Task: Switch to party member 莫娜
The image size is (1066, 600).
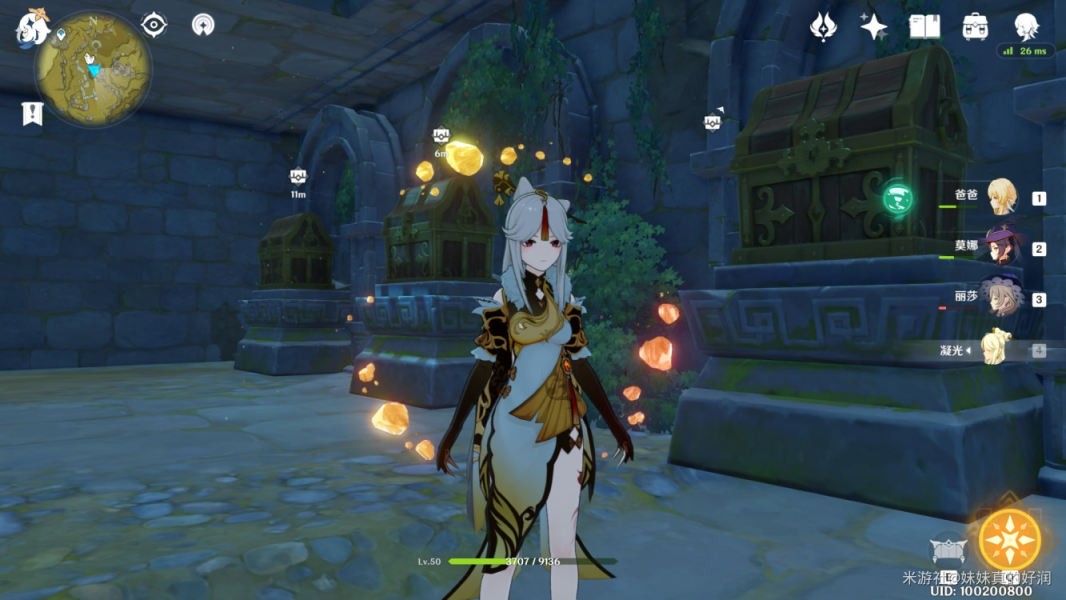Action: pyautogui.click(x=1001, y=248)
